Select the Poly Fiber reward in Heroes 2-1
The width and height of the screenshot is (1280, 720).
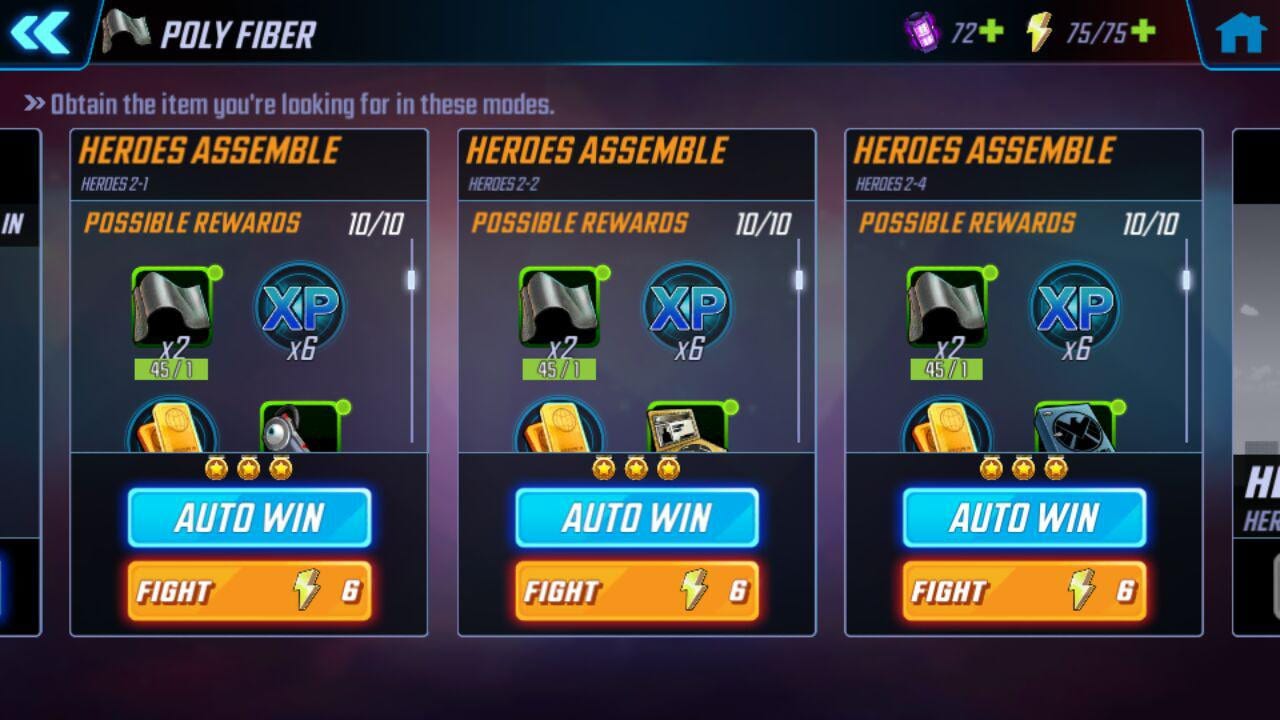pyautogui.click(x=171, y=309)
